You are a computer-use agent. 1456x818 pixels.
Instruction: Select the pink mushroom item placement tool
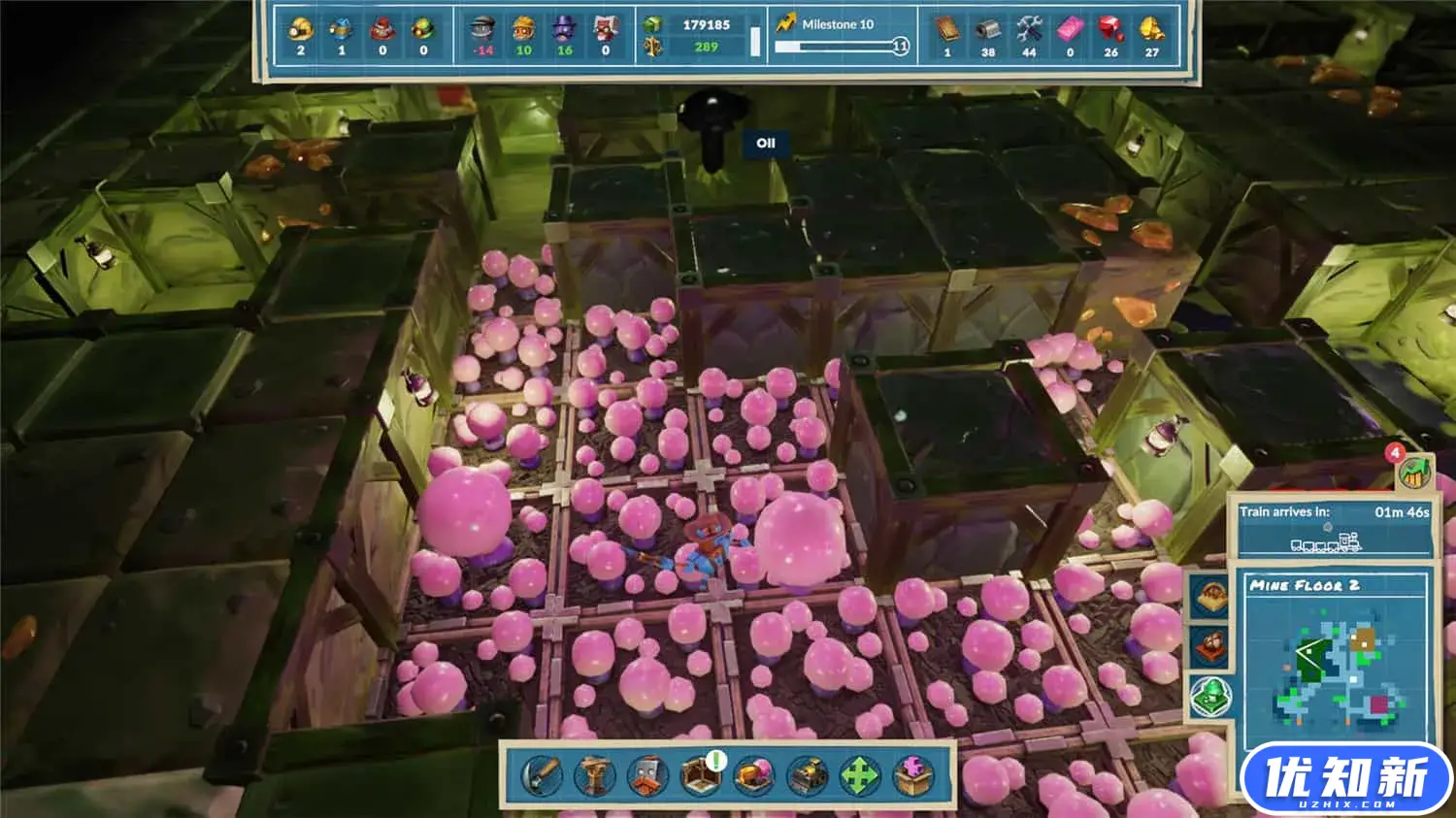(x=754, y=775)
